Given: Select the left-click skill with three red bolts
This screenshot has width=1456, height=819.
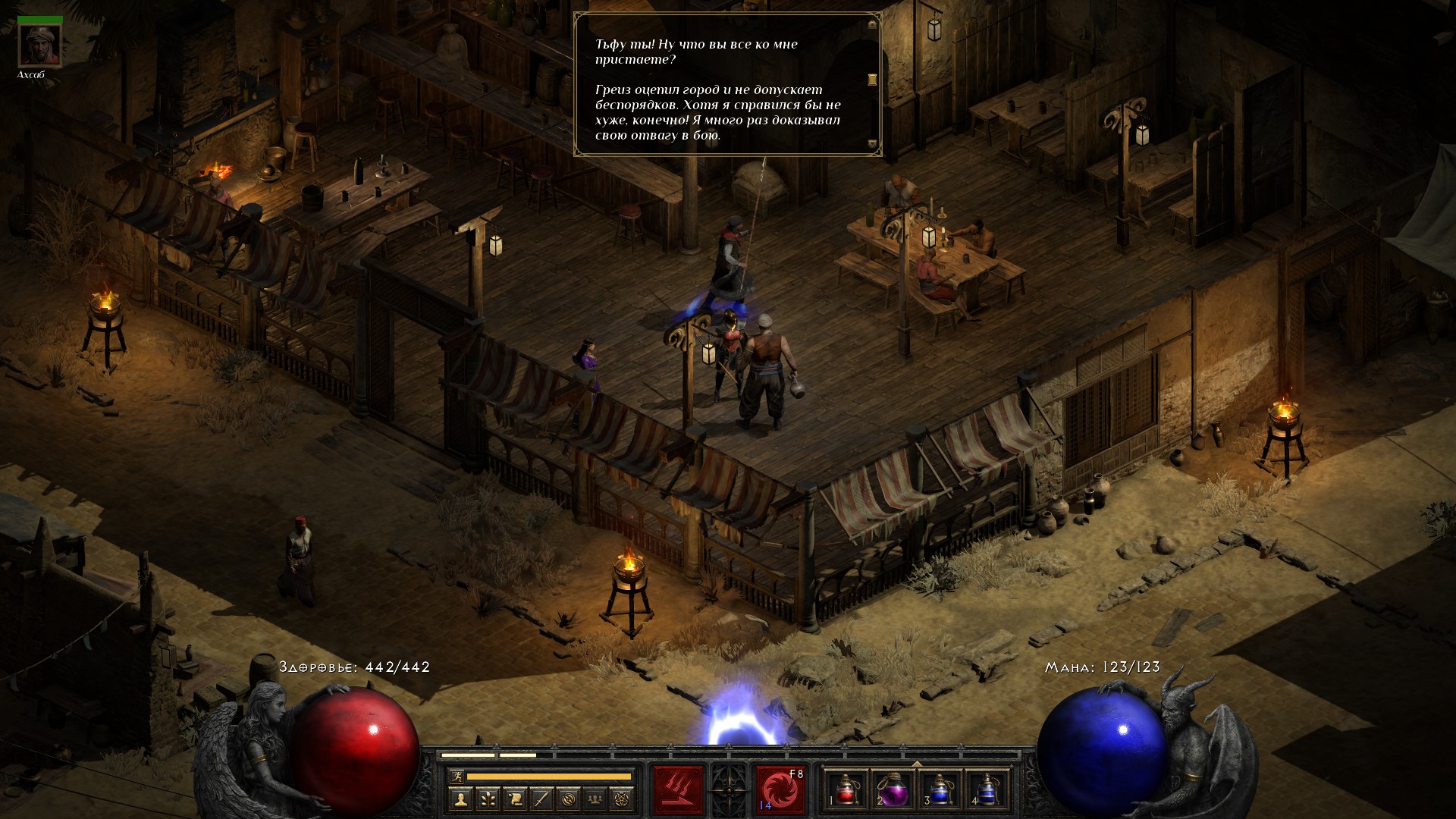Looking at the screenshot, I should 677,789.
